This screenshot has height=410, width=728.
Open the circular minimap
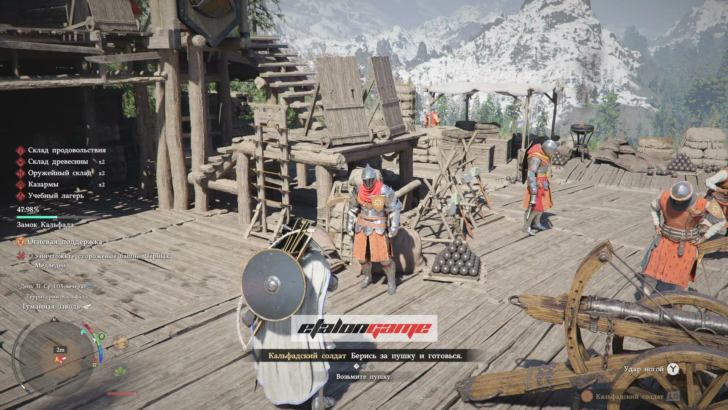55,355
